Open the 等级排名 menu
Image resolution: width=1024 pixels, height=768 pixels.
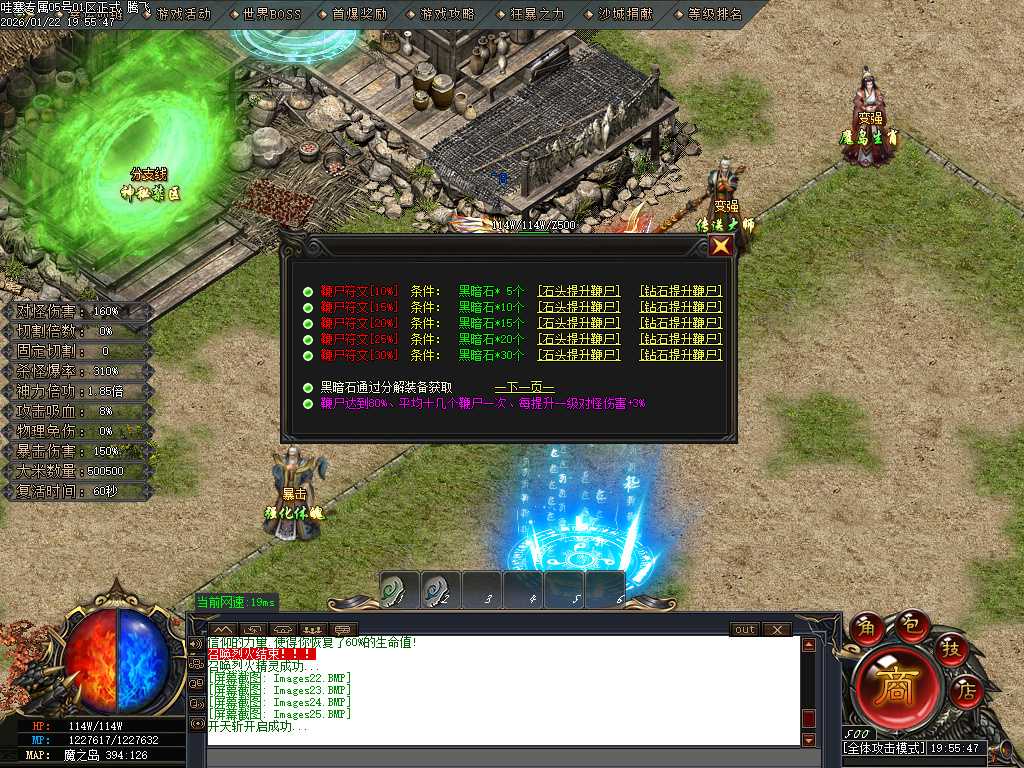coord(715,14)
